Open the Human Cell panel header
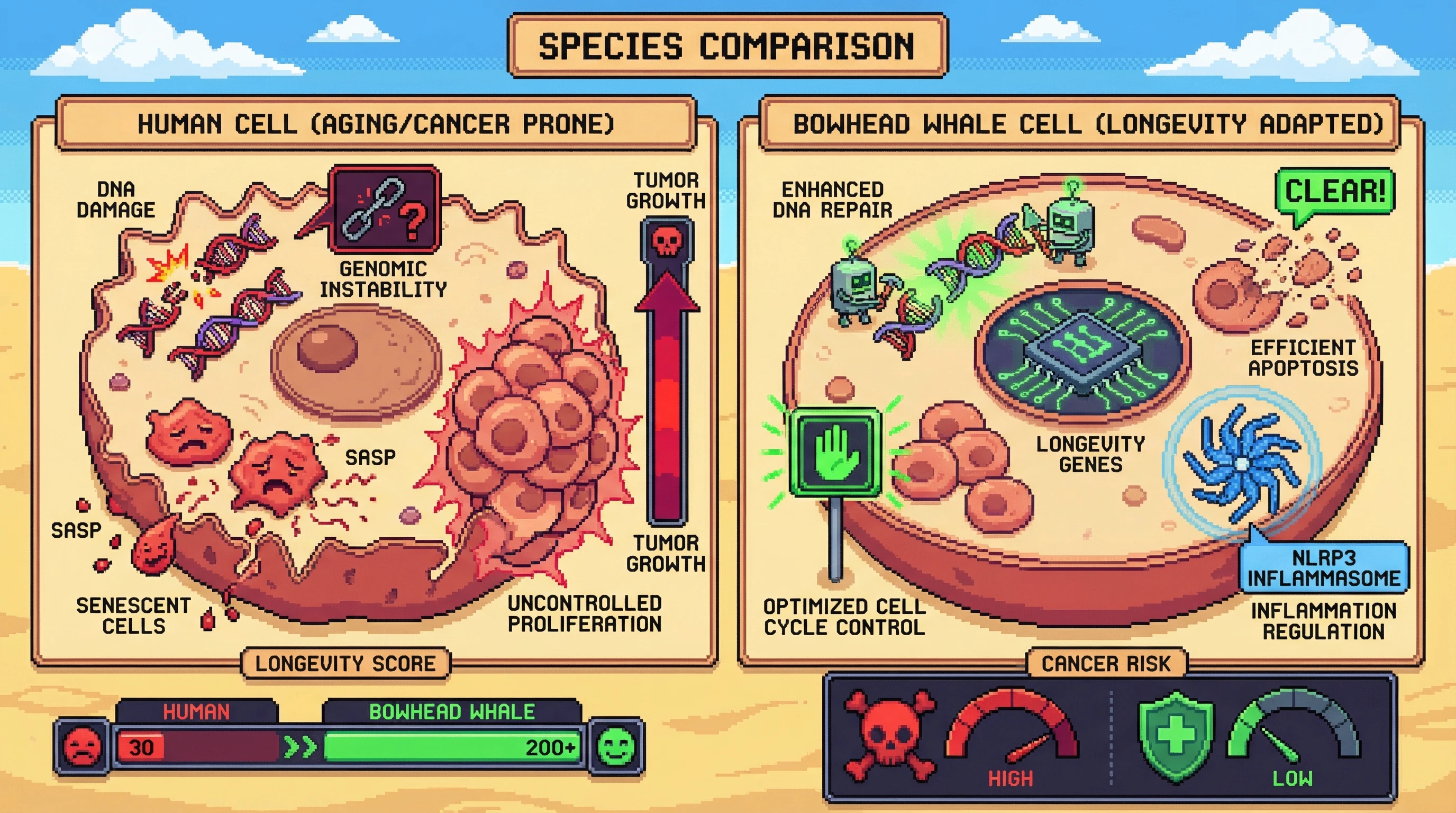The width and height of the screenshot is (1456, 813). coord(376,124)
